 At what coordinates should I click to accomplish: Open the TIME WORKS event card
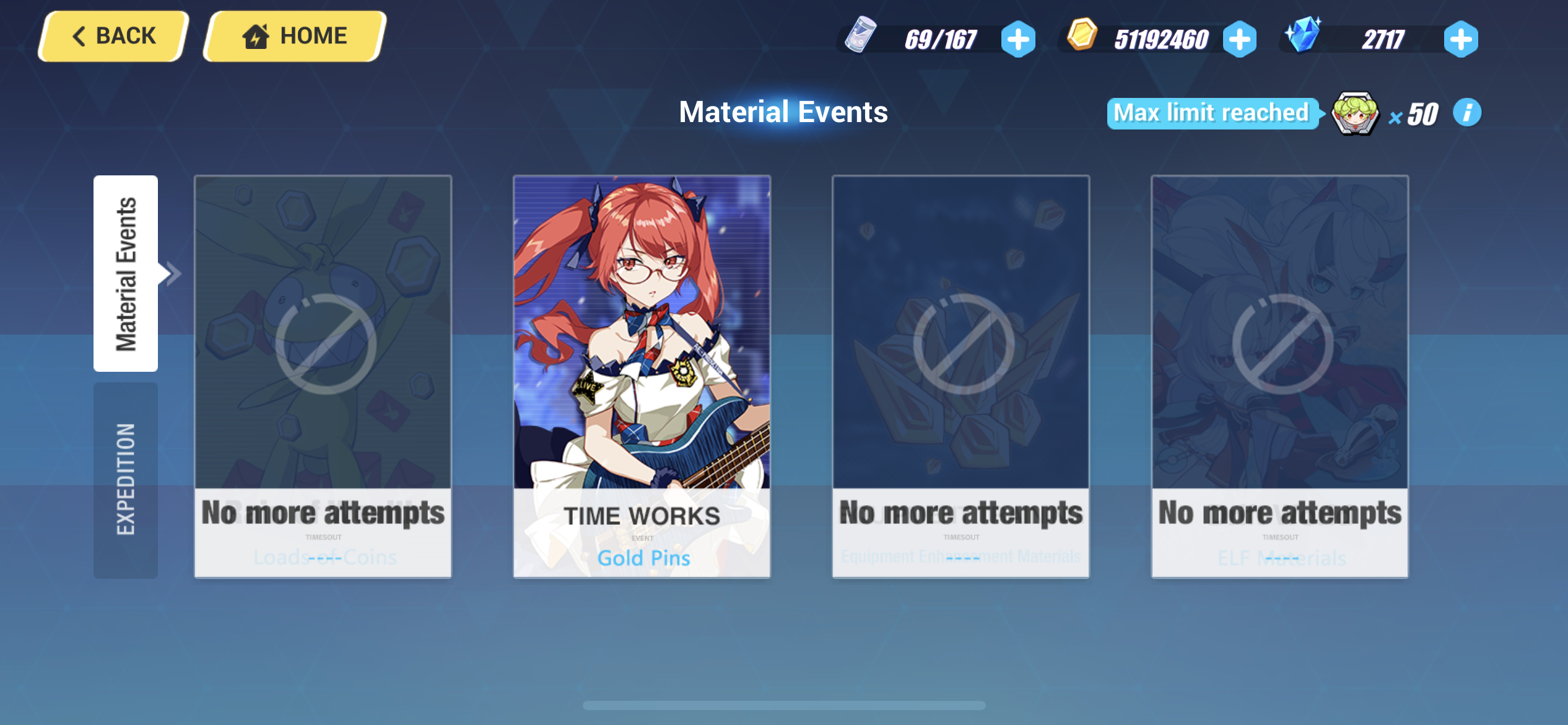[x=641, y=378]
